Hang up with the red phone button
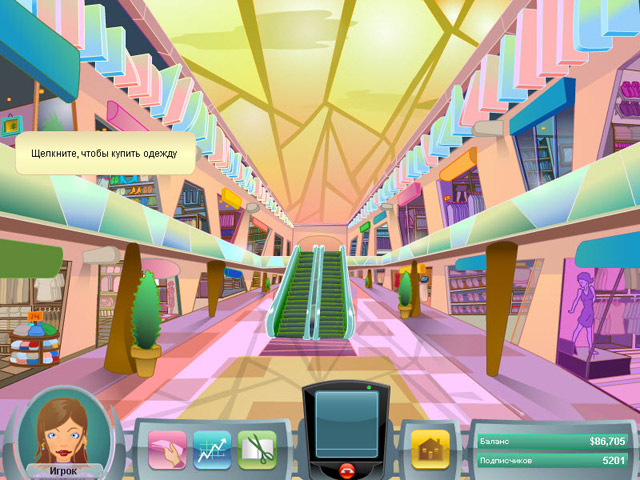Viewport: 640px width, 480px height. coord(347,469)
